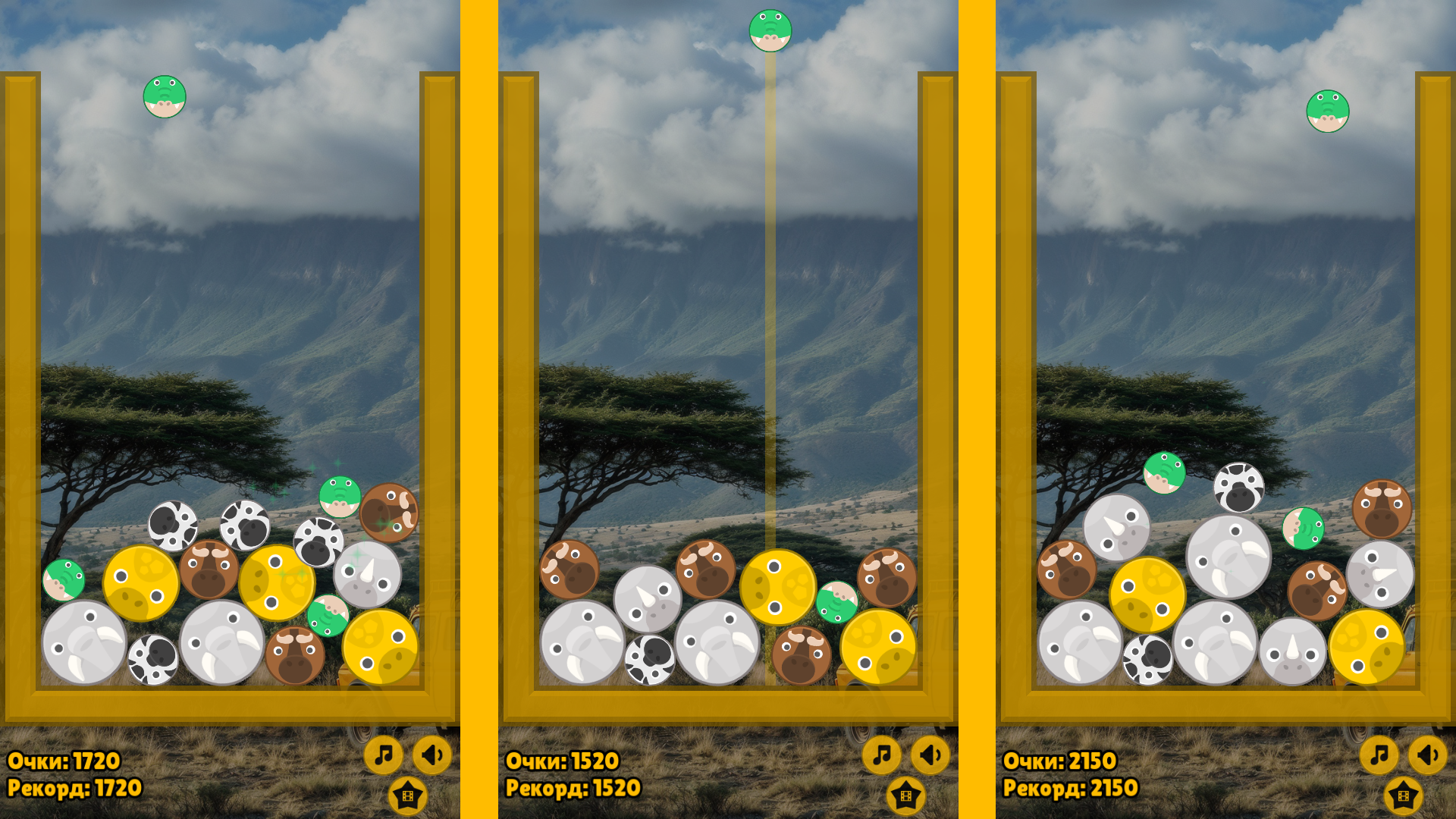Click the music note icon in the middle panel

pyautogui.click(x=881, y=755)
